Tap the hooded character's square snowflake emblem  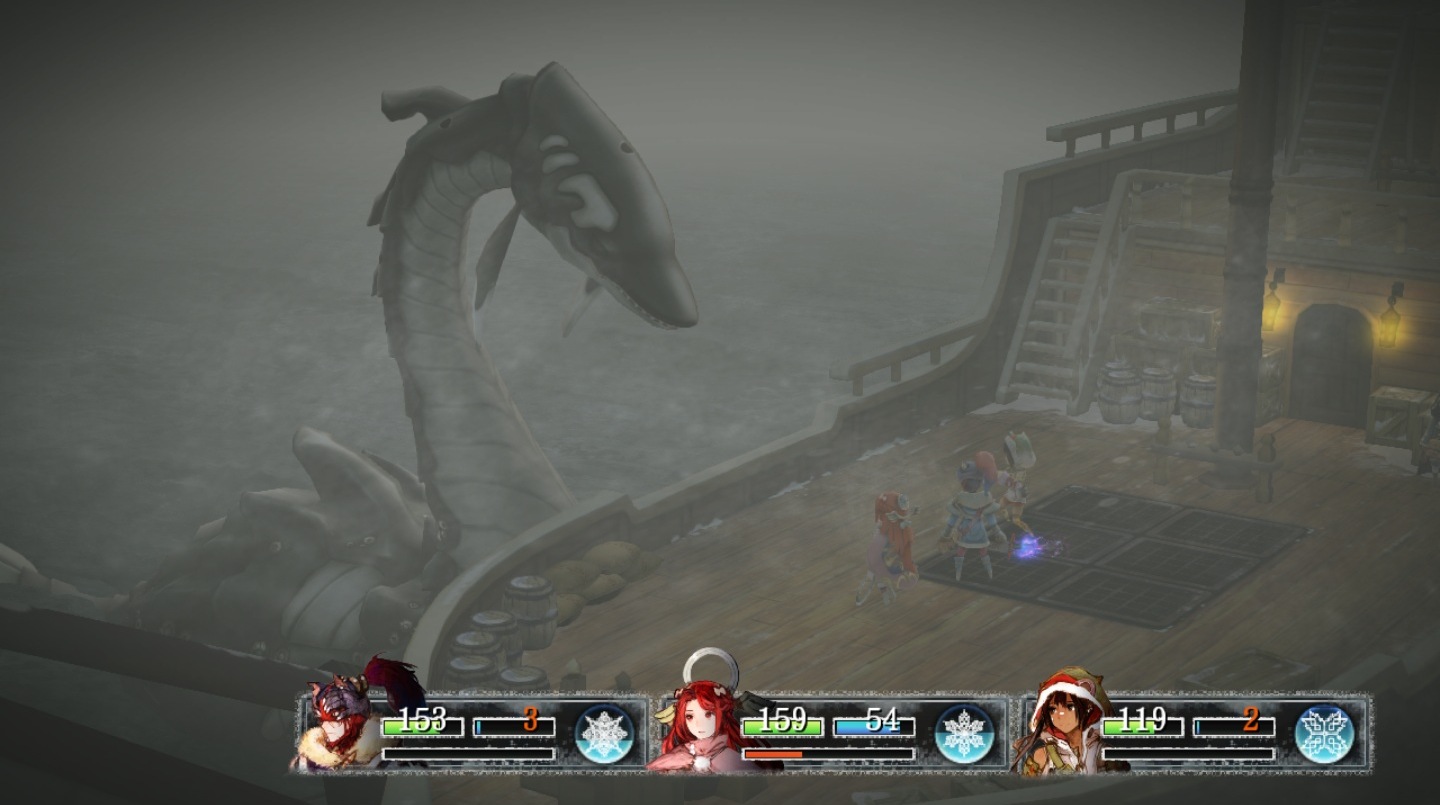1324,733
